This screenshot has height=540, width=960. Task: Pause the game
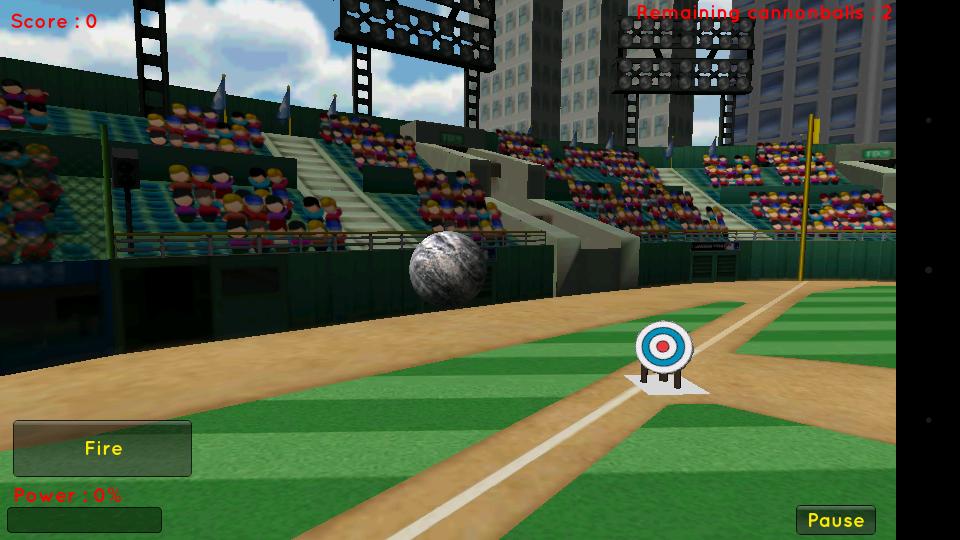[x=835, y=520]
